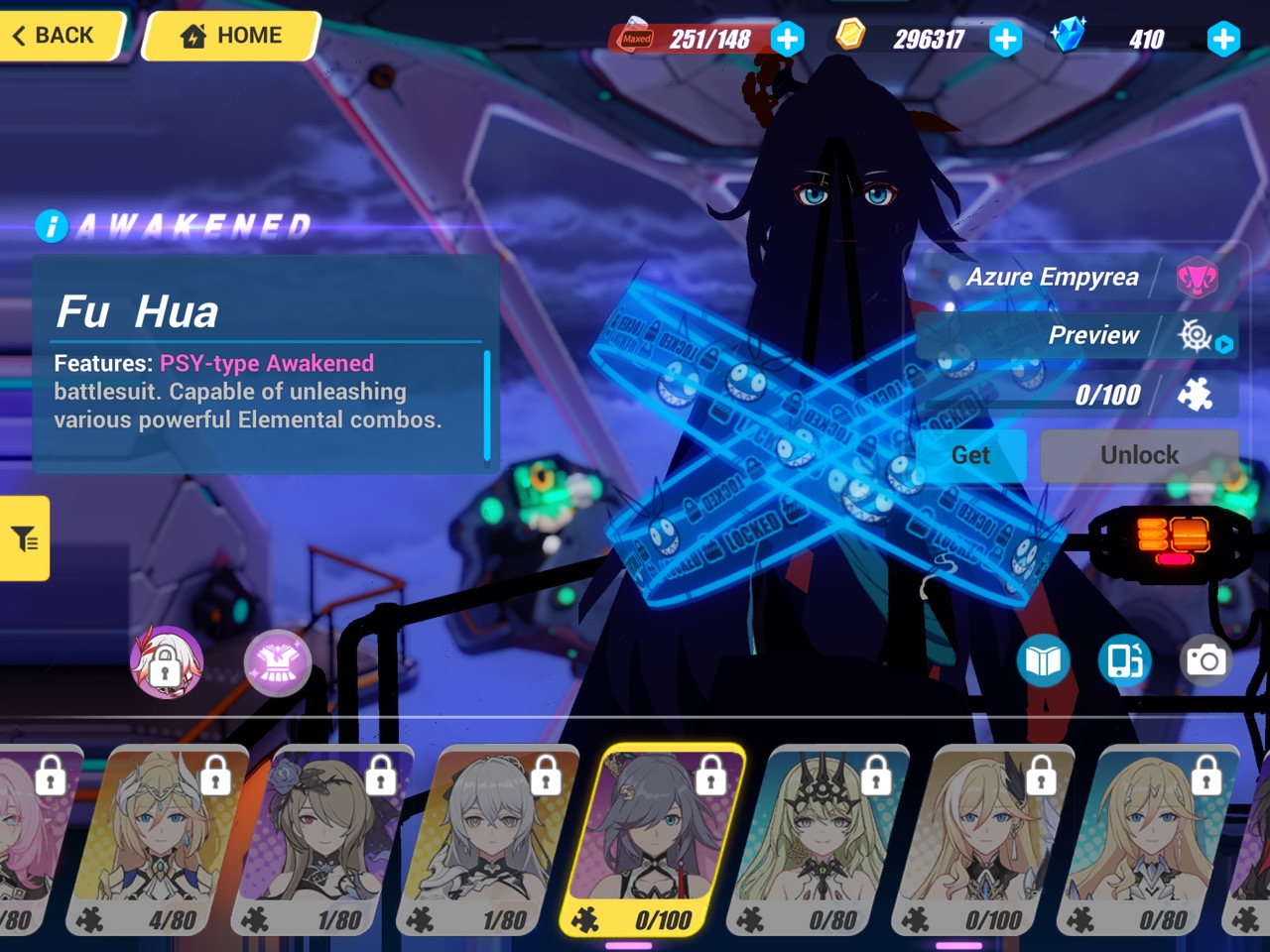Open the Azure Empyrea name banner
This screenshot has width=1270, height=952.
1052,277
